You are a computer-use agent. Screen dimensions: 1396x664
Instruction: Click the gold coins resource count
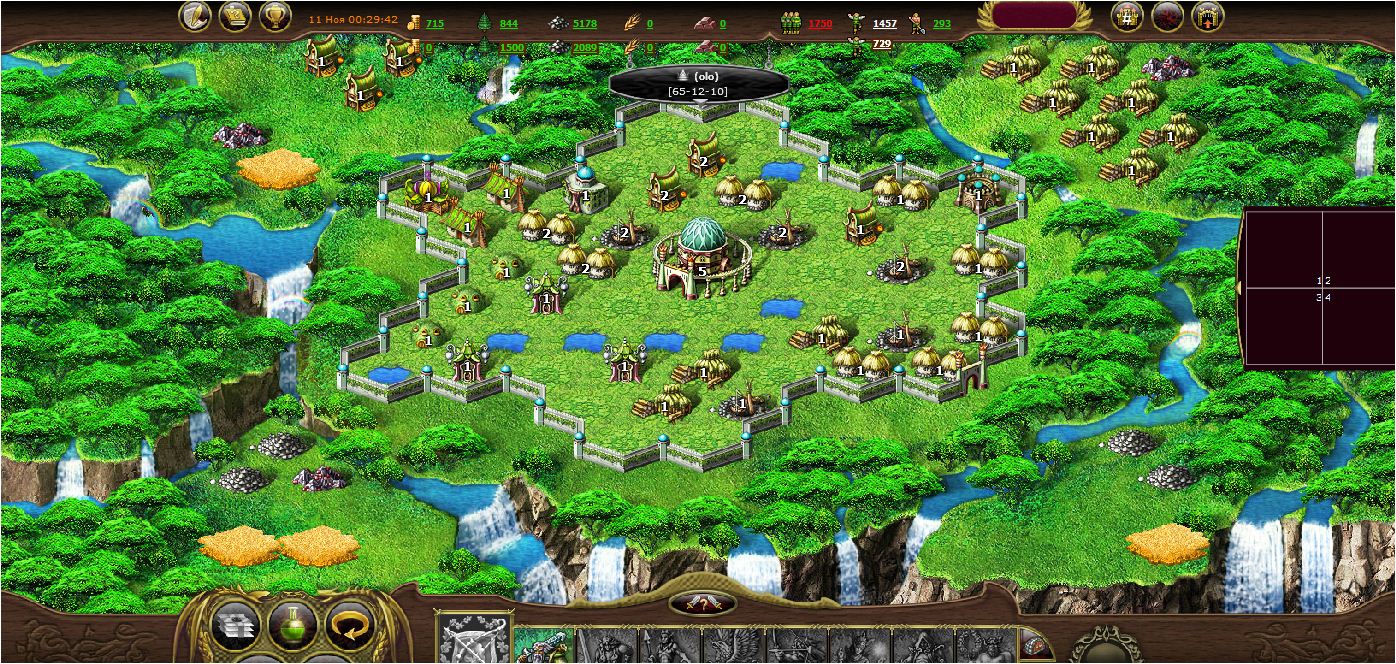pyautogui.click(x=434, y=23)
